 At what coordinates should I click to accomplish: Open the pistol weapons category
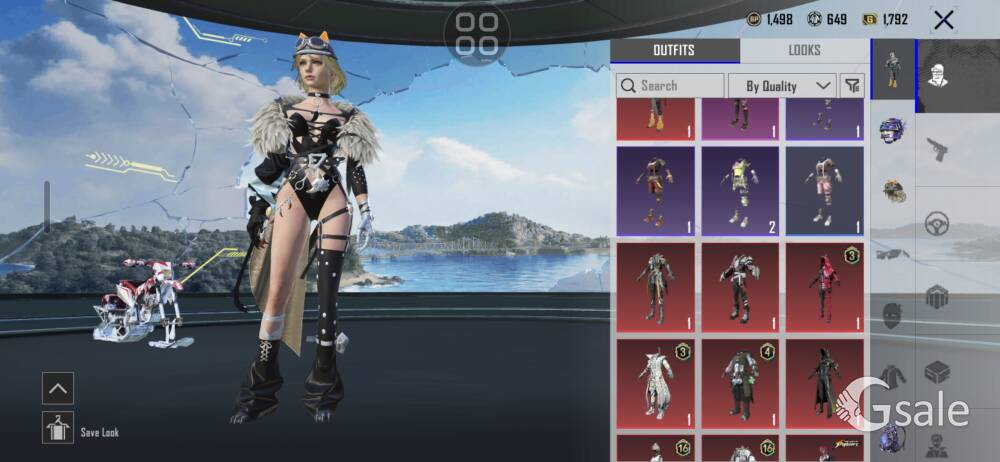tap(937, 150)
